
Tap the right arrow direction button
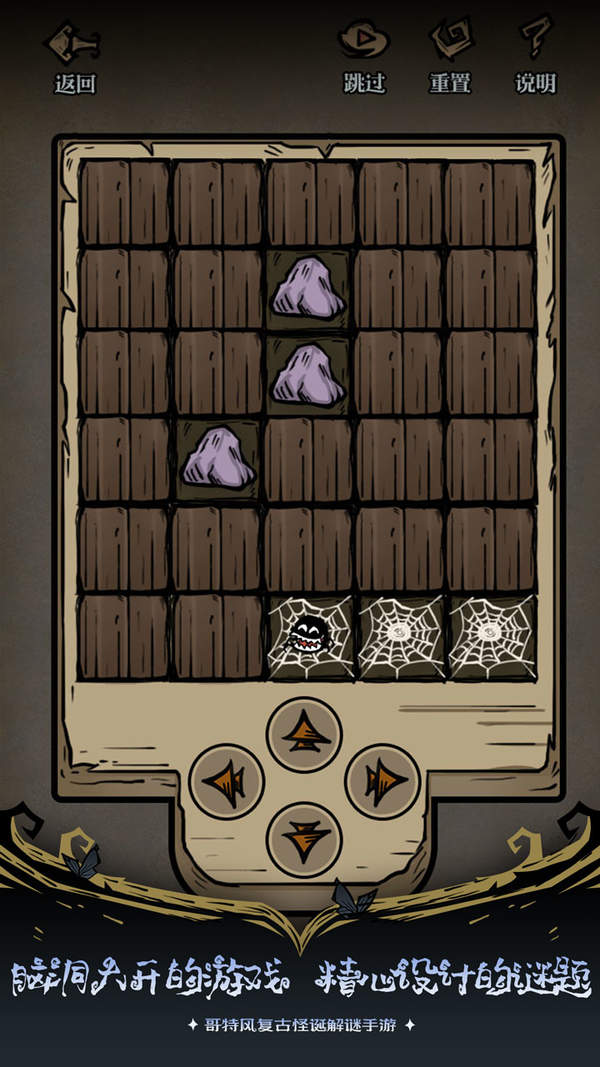[382, 782]
